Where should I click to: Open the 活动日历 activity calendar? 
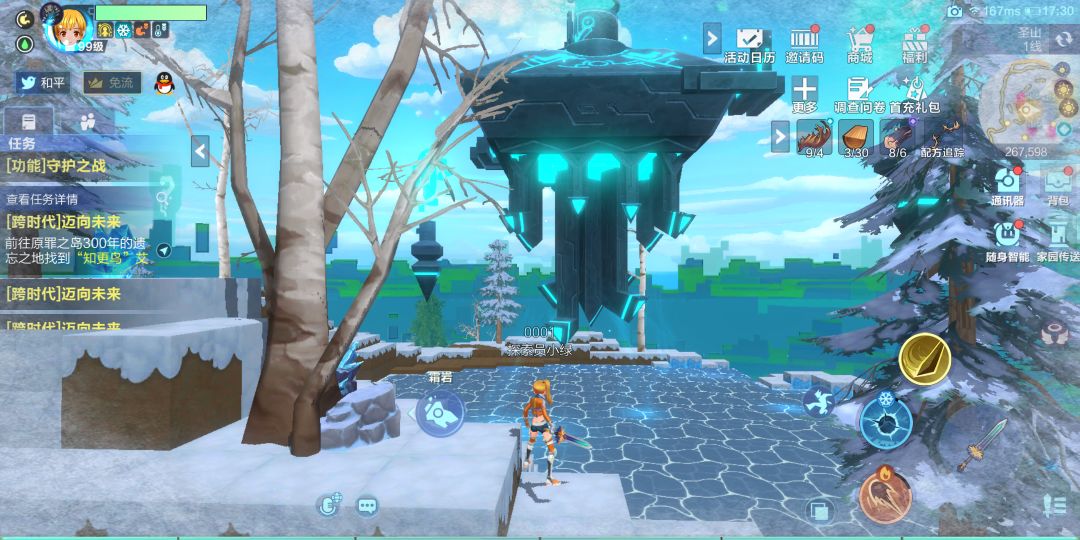click(749, 43)
